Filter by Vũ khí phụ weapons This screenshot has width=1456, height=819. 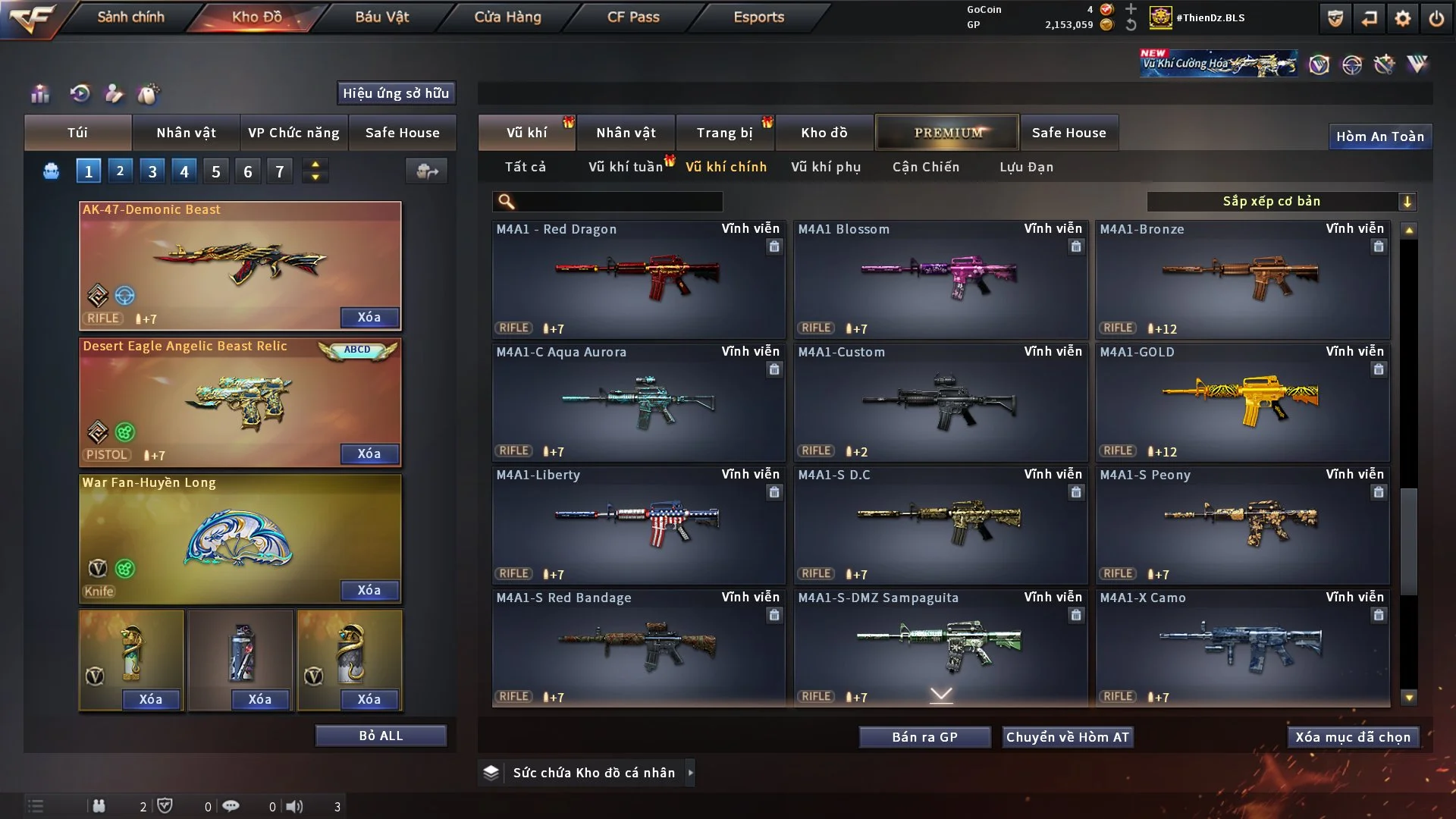[826, 167]
